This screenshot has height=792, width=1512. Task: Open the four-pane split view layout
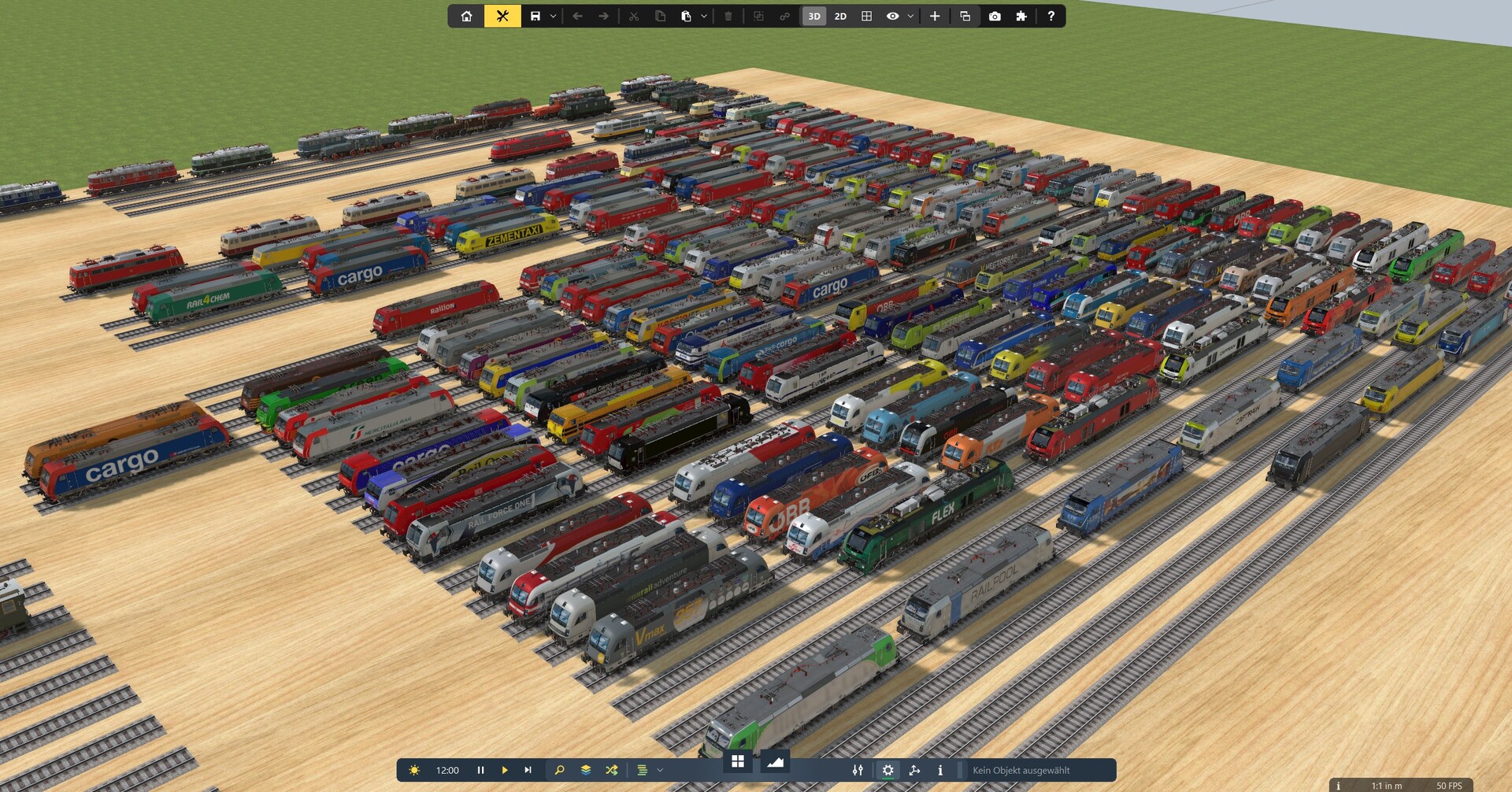pyautogui.click(x=866, y=16)
